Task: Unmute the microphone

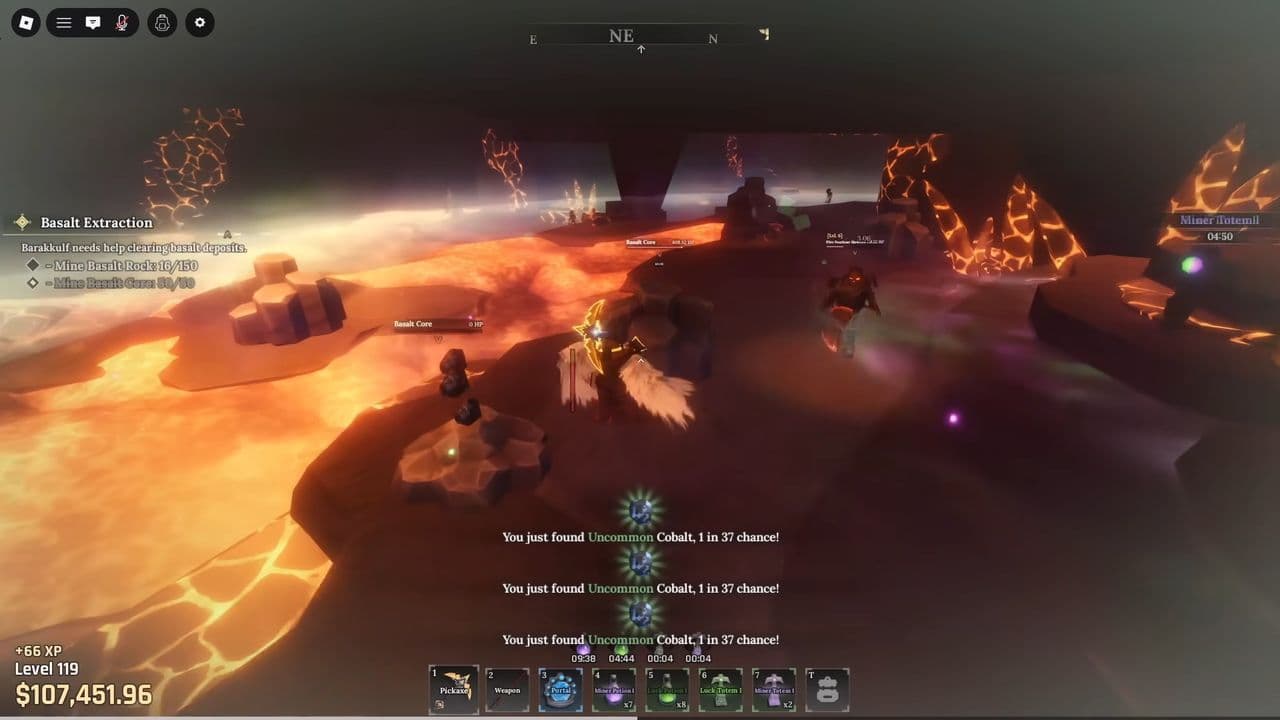Action: point(123,22)
